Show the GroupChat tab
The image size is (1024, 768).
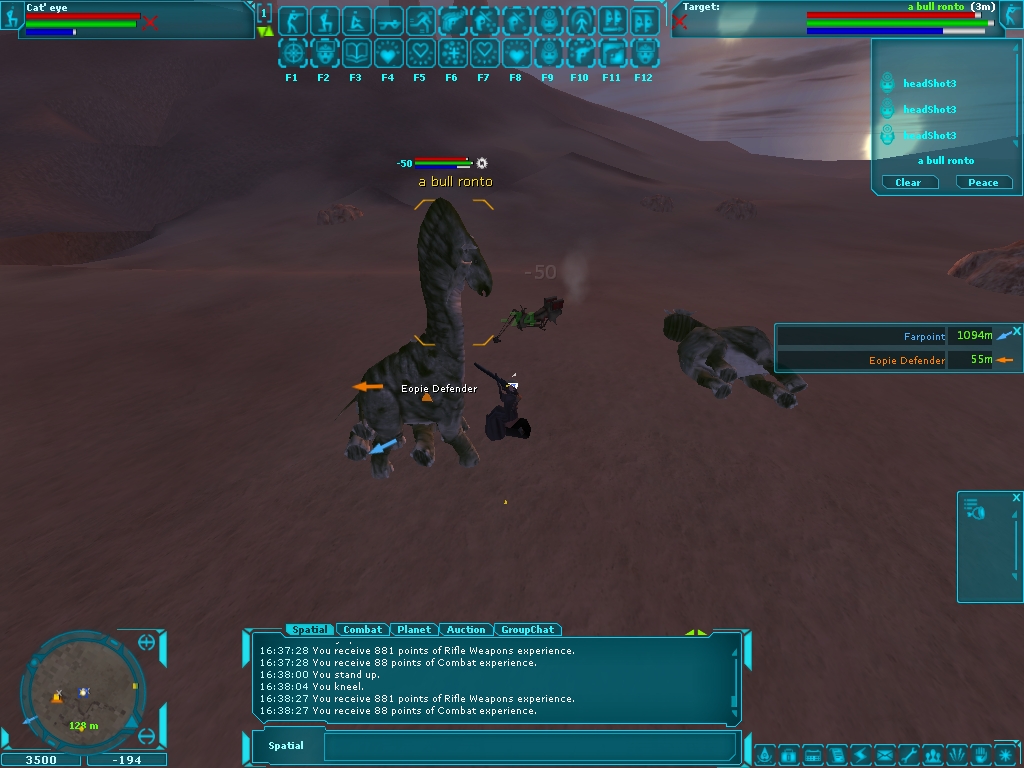[527, 630]
